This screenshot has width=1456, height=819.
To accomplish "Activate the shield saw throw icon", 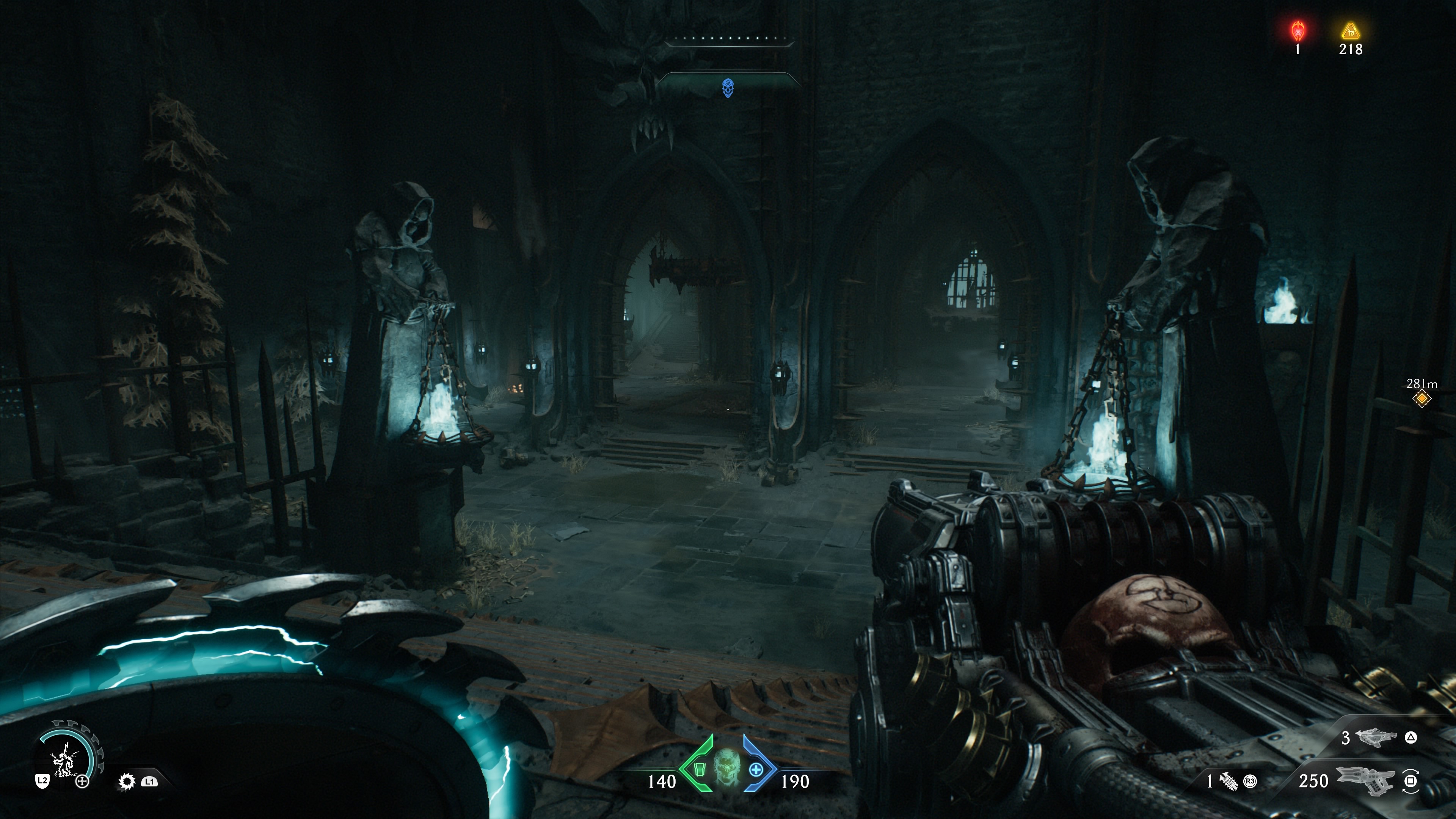I will (127, 782).
